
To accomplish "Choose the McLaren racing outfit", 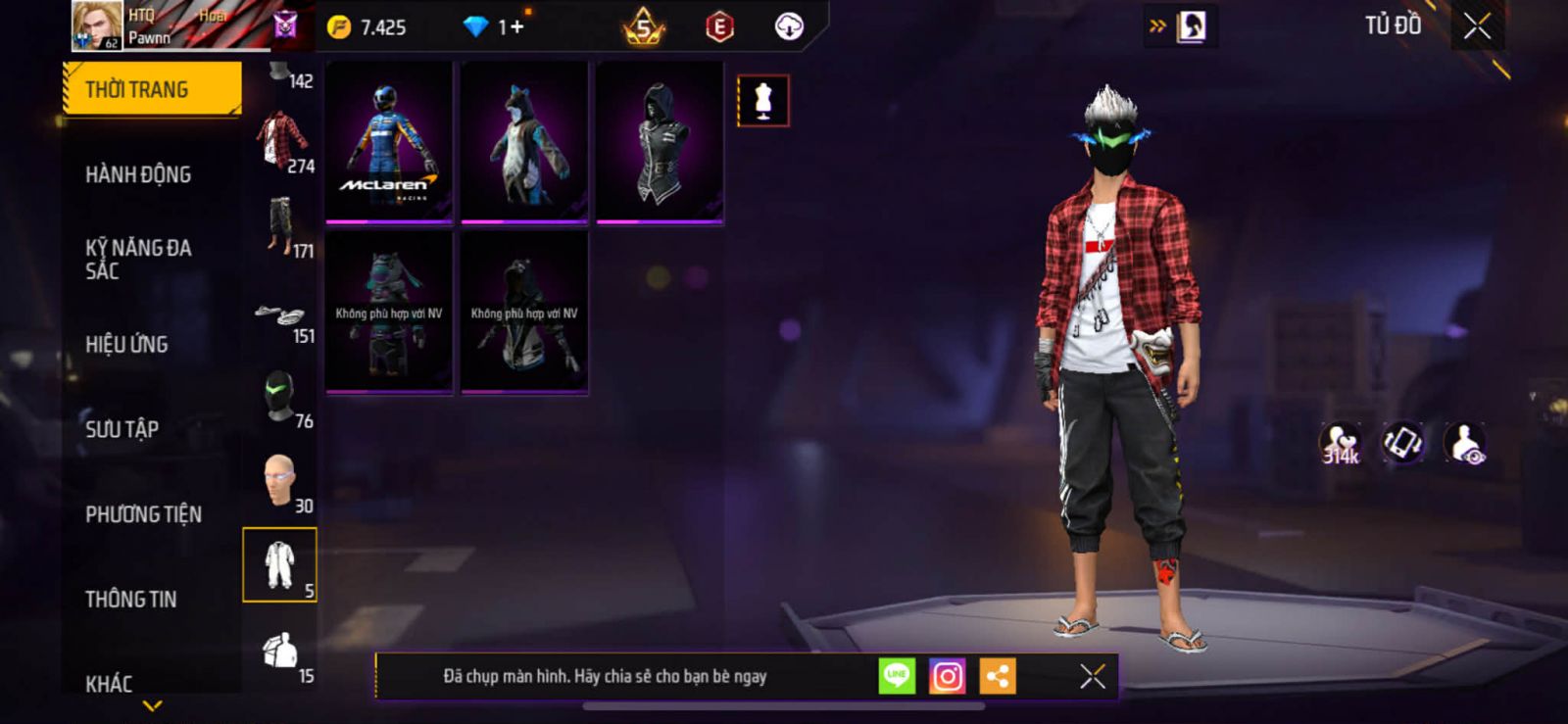I will point(389,143).
